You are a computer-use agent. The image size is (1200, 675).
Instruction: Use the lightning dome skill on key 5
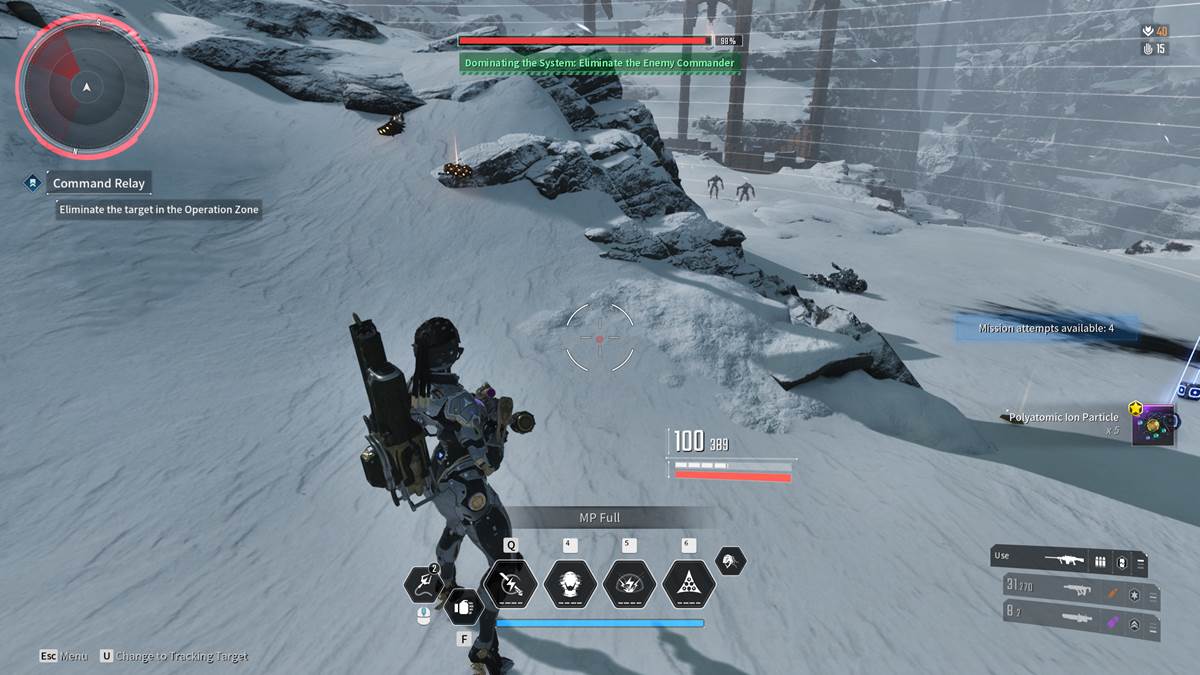pos(629,584)
